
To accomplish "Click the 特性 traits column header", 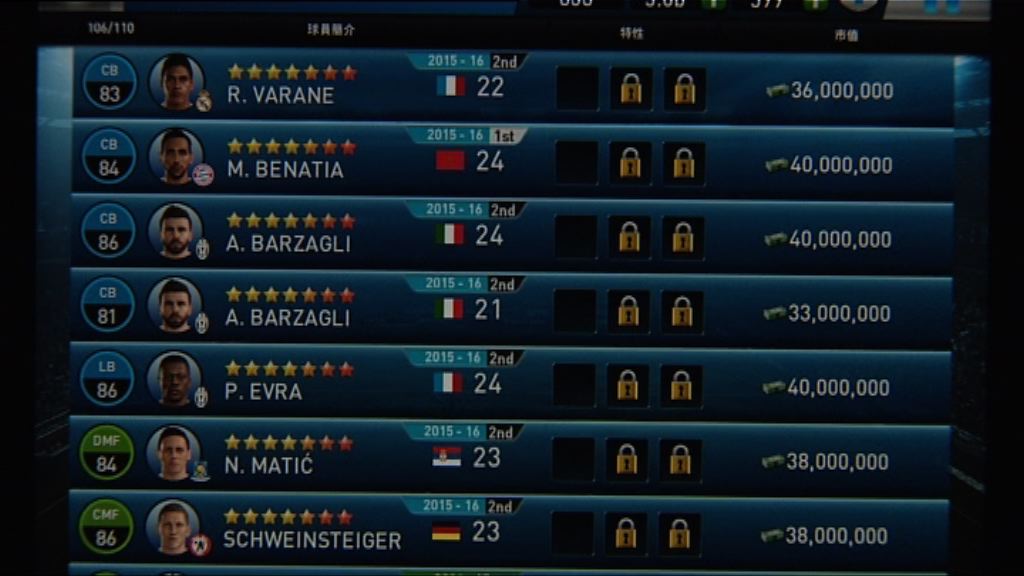I will tap(631, 33).
